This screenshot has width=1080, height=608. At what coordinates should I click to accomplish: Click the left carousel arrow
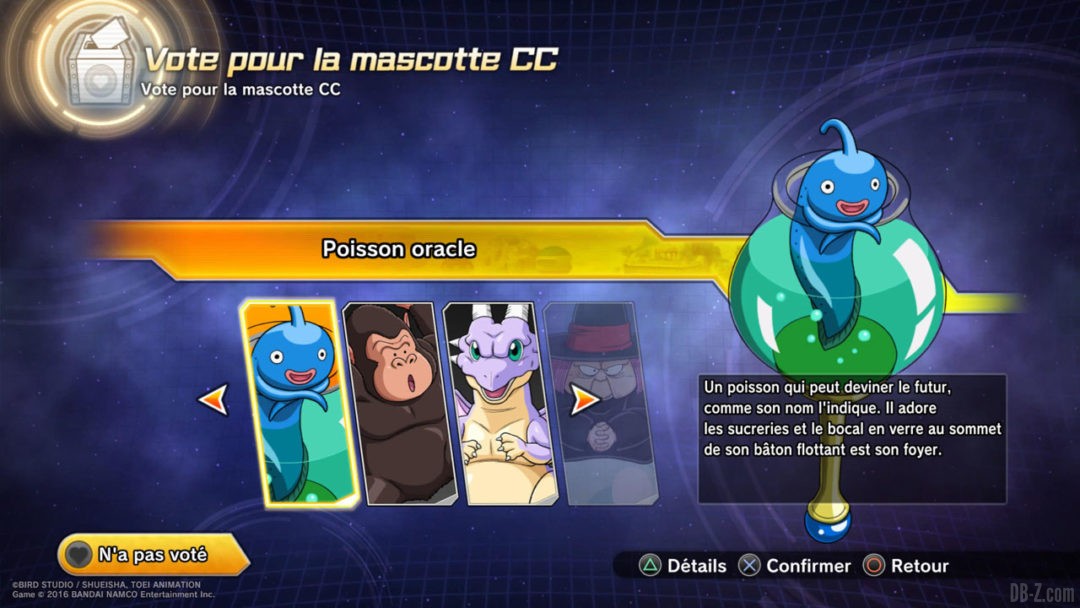click(213, 400)
